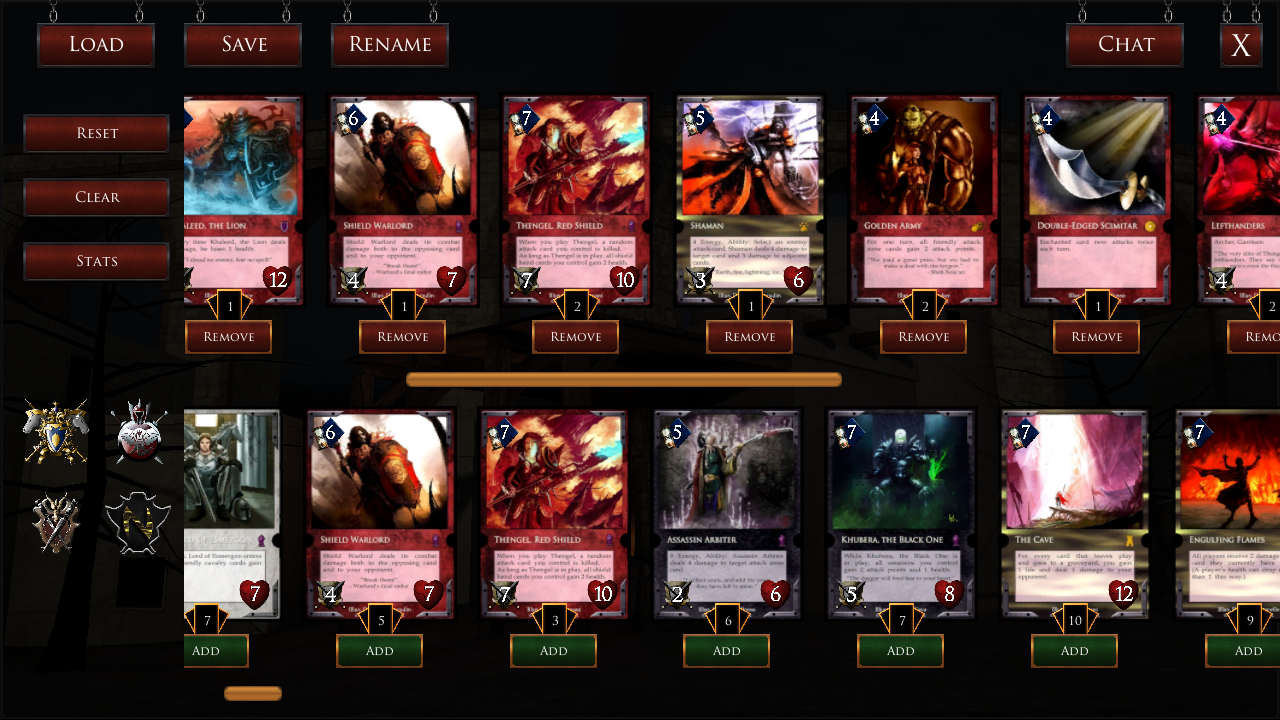
Task: Reset the deck changes
Action: [97, 133]
